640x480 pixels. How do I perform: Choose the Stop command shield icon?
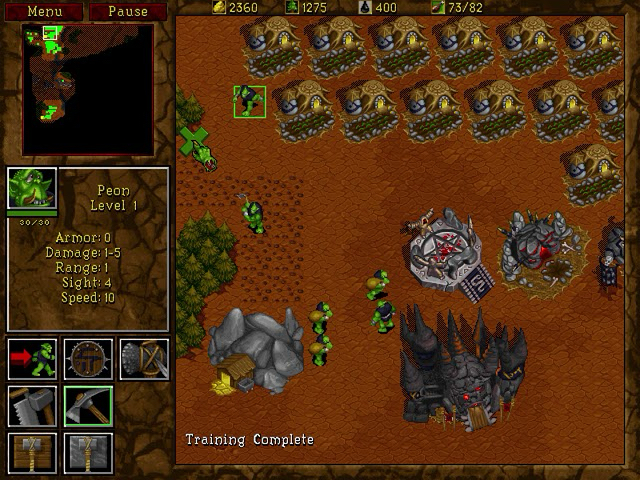[x=88, y=358]
